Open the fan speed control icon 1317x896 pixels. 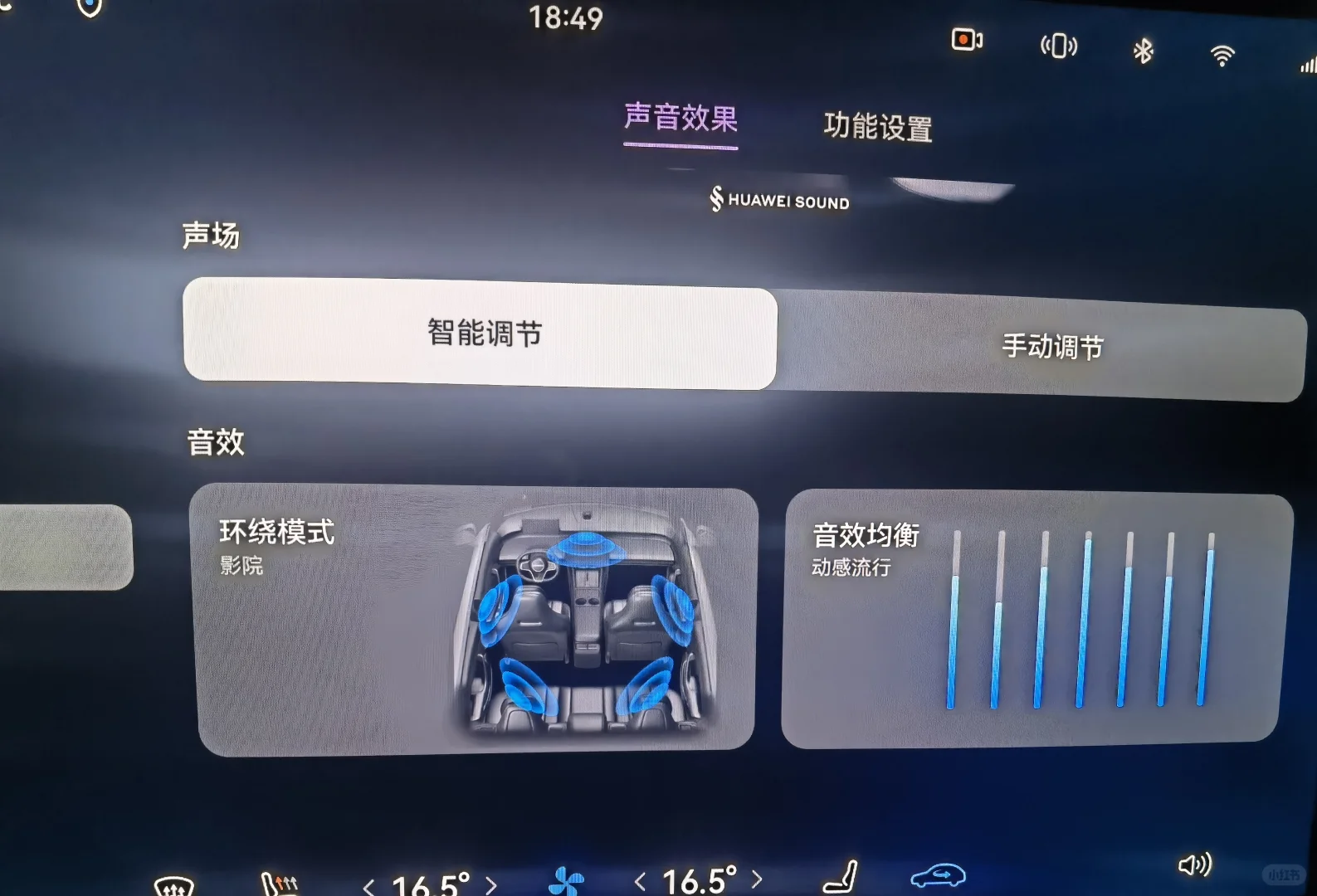tap(566, 882)
